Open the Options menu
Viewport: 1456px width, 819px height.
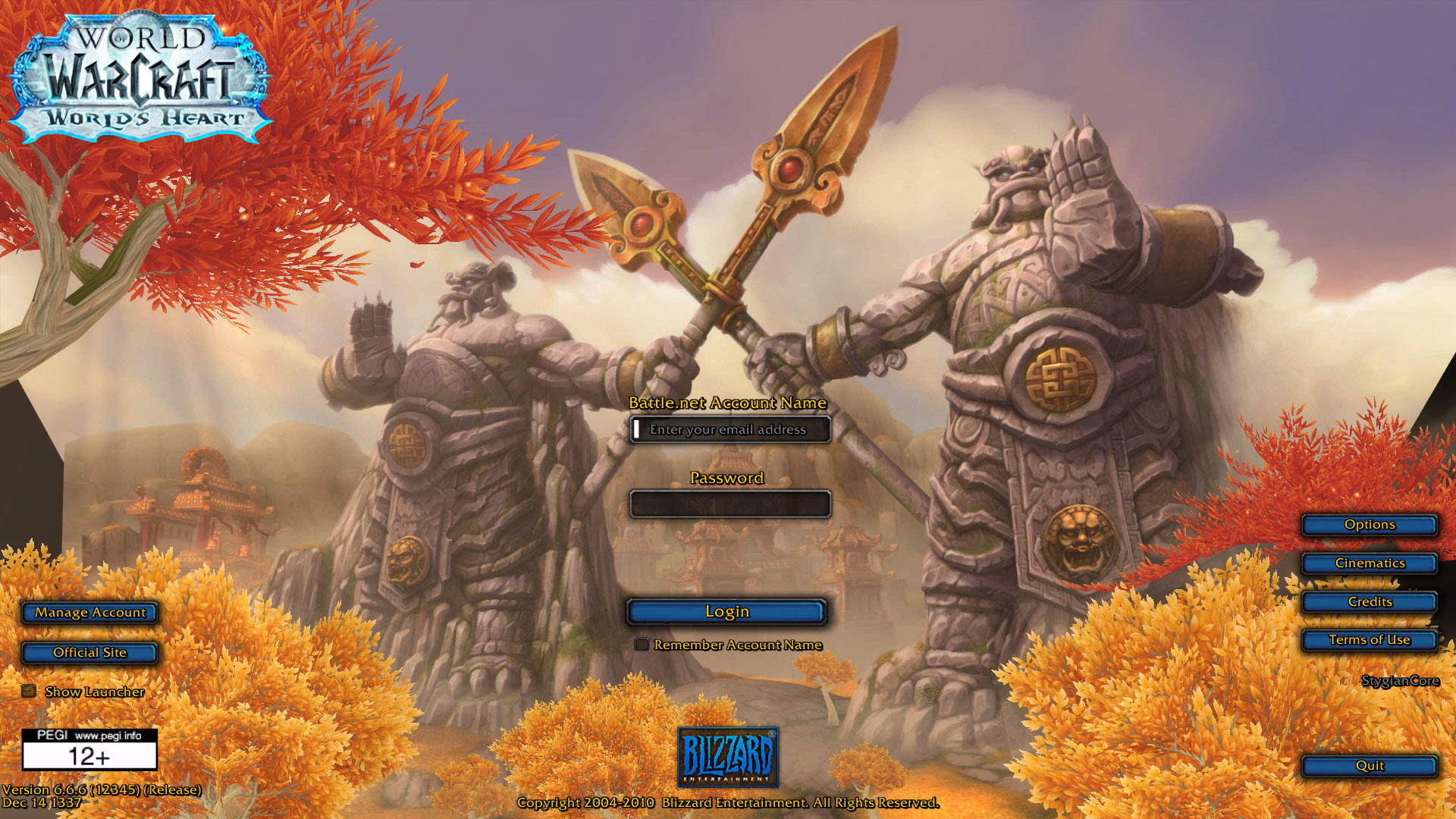pyautogui.click(x=1369, y=524)
